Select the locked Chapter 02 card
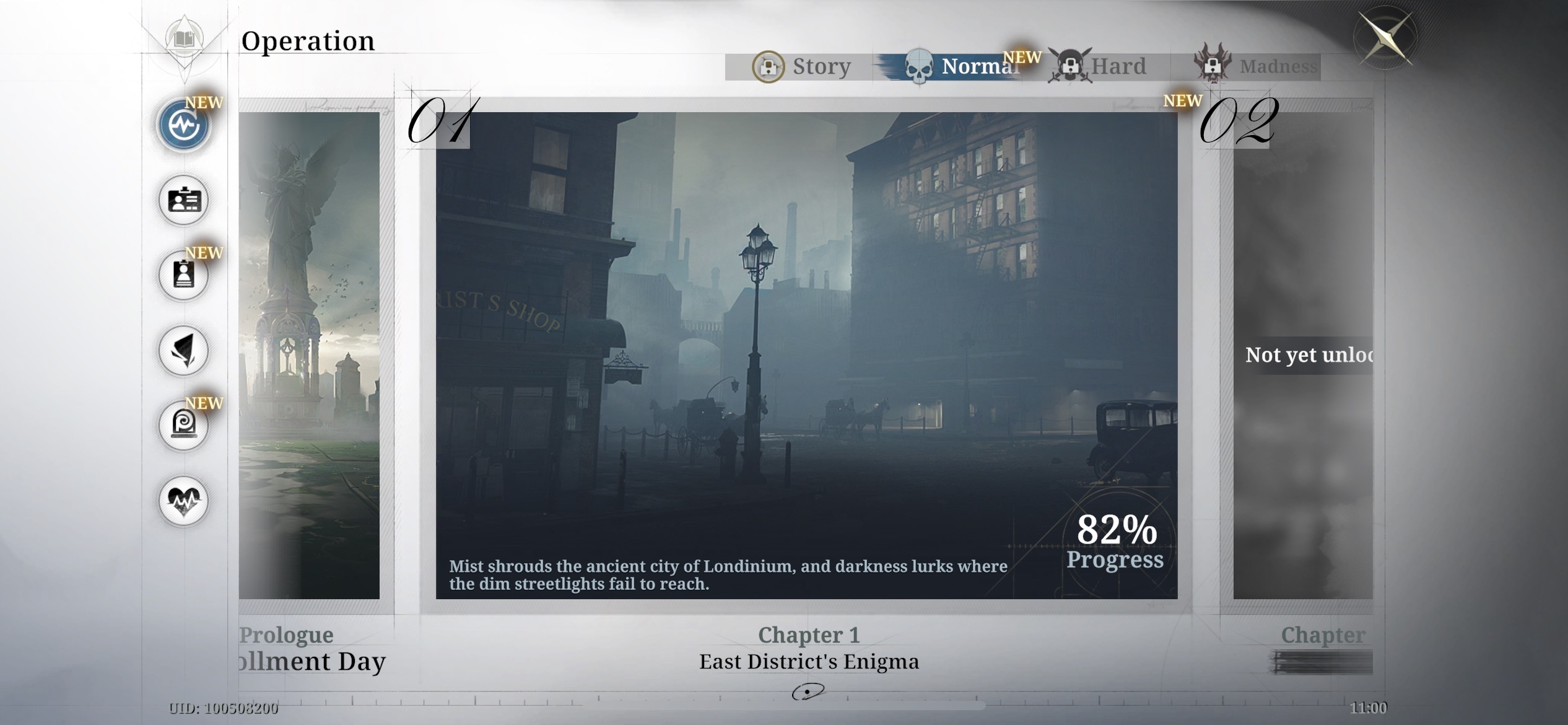The image size is (1568, 725). point(1302,355)
